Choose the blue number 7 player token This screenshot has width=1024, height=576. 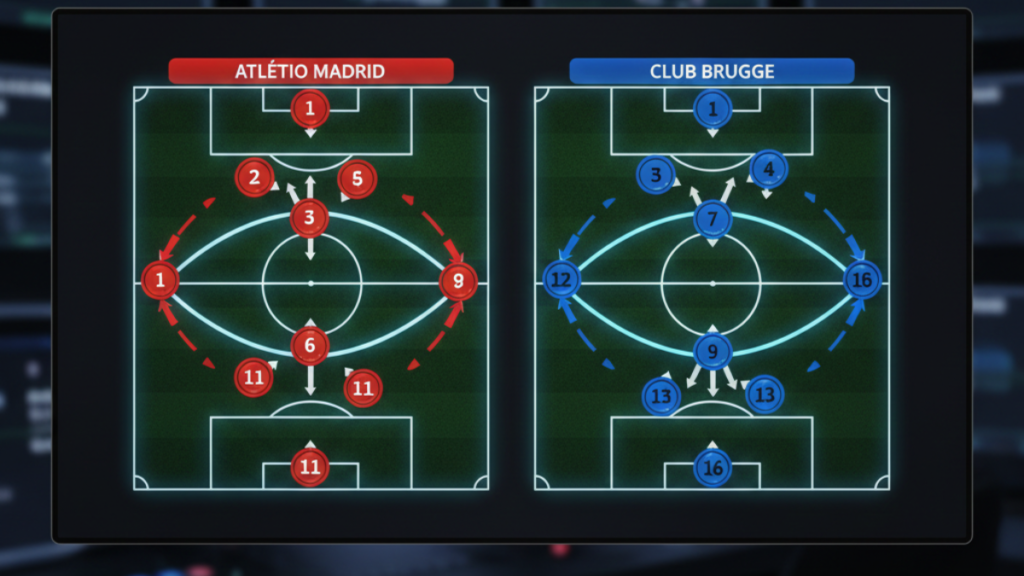tap(712, 218)
